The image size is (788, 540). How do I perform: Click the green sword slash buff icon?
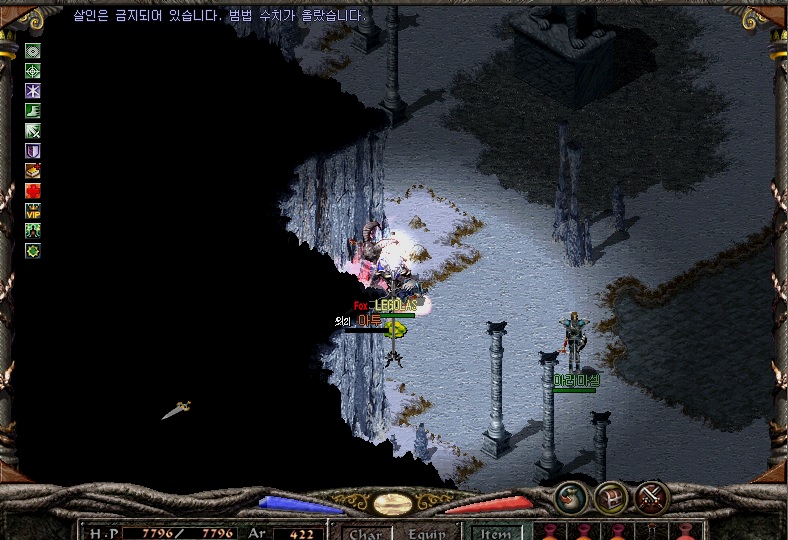click(x=33, y=131)
